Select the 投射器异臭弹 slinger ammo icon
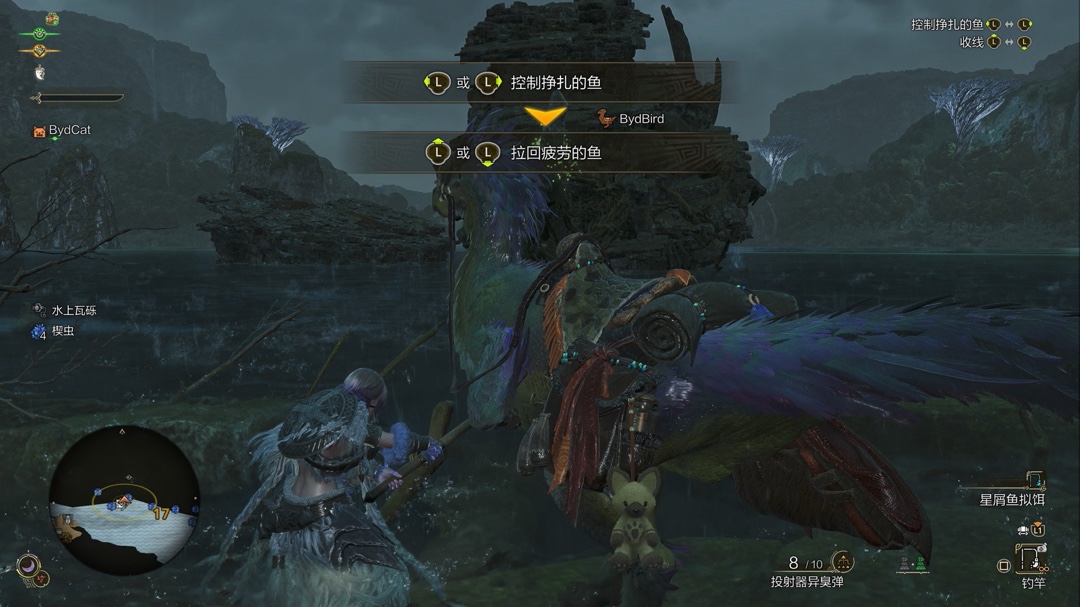Screen dimensions: 1080x607 [842, 563]
